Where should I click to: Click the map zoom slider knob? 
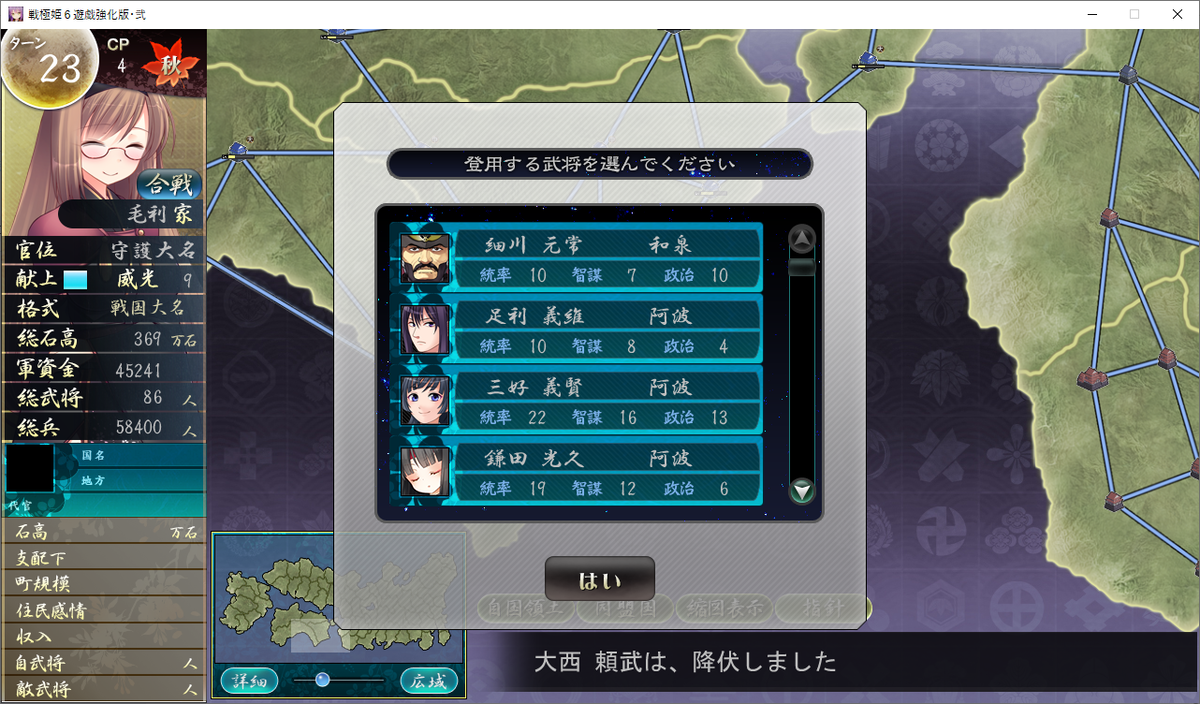[x=322, y=680]
